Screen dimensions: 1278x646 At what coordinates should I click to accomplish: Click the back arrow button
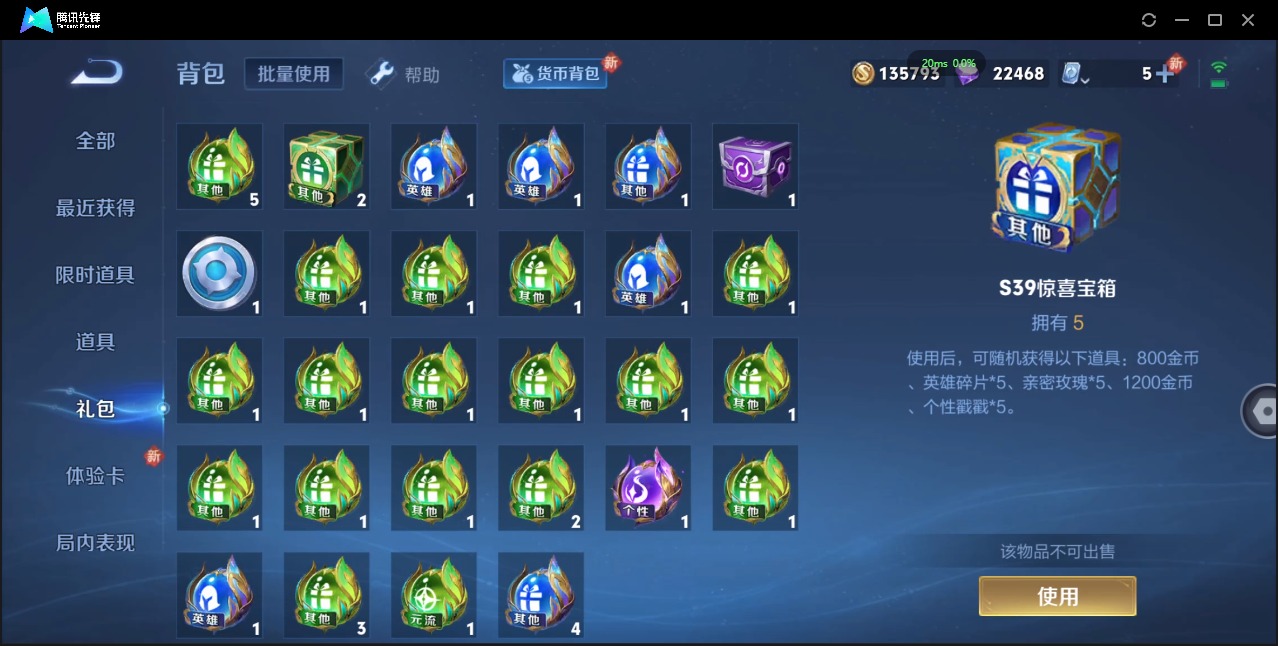[x=97, y=72]
